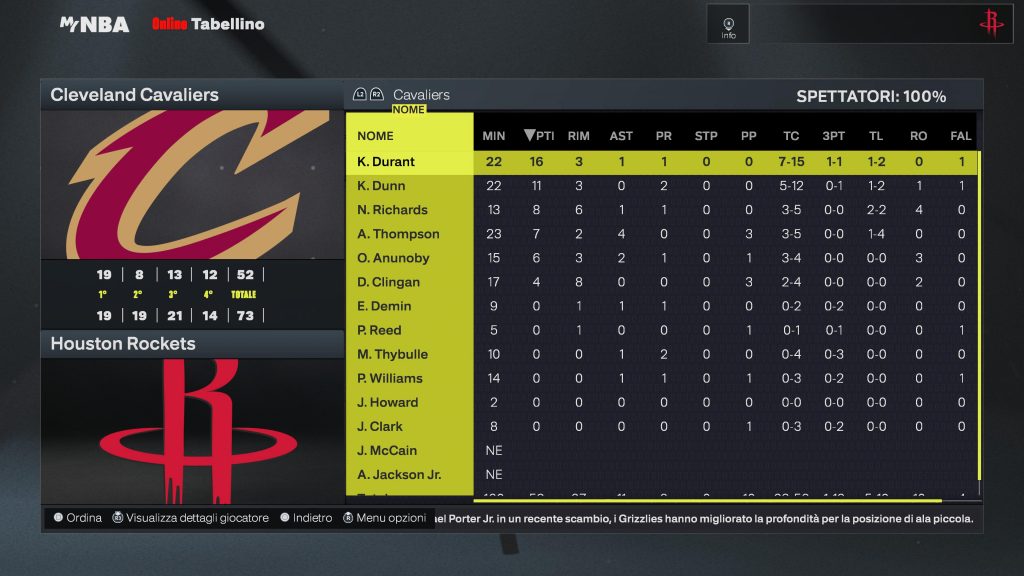
Task: Open the Info icon at top
Action: point(728,25)
